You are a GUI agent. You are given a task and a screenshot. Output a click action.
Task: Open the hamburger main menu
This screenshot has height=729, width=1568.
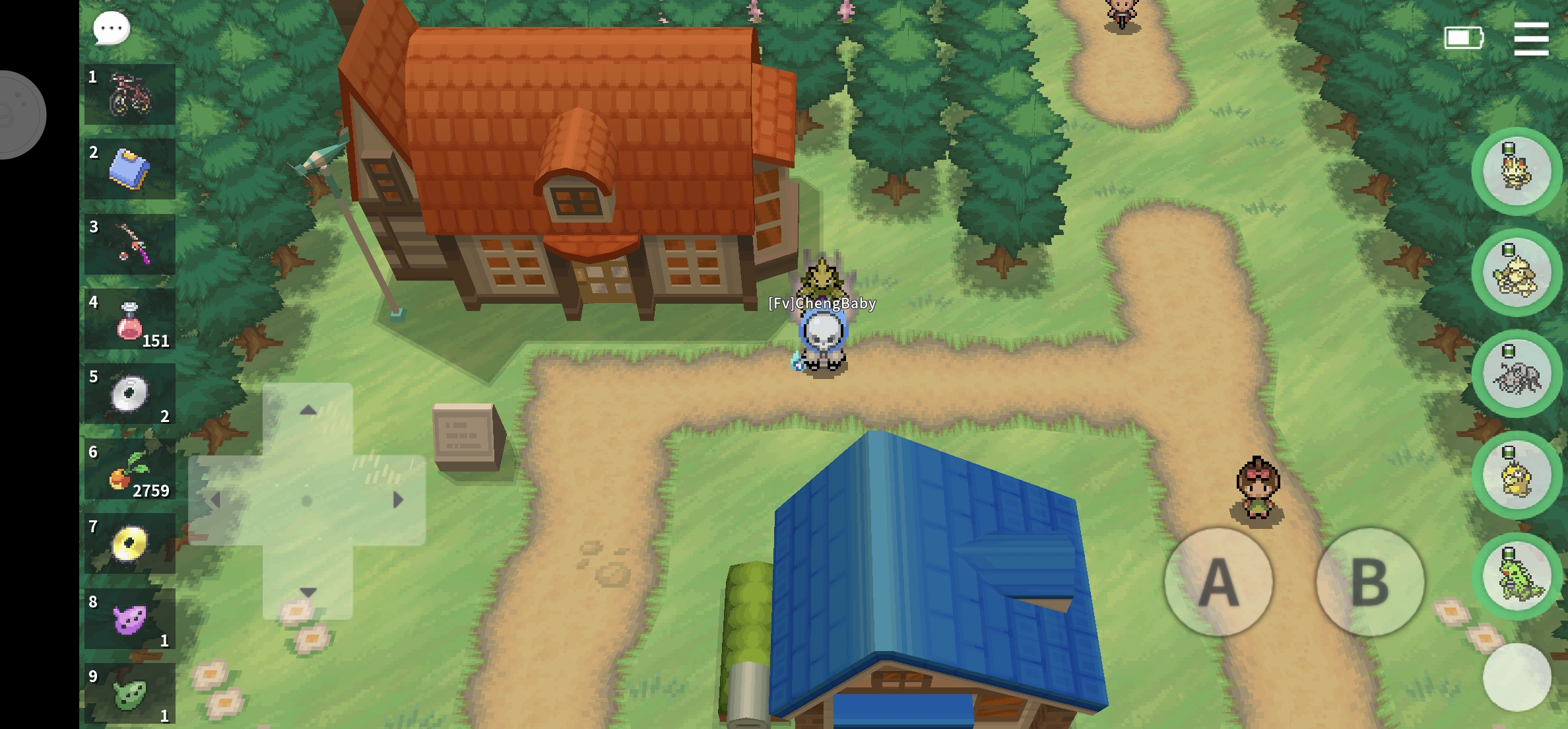pyautogui.click(x=1532, y=38)
